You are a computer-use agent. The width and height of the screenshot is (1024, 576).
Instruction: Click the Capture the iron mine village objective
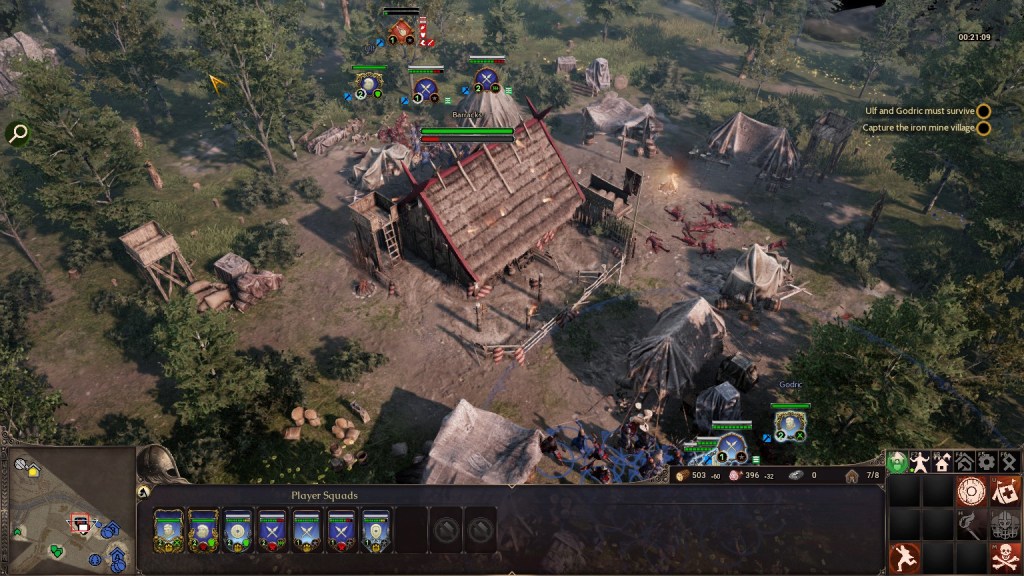coord(920,128)
